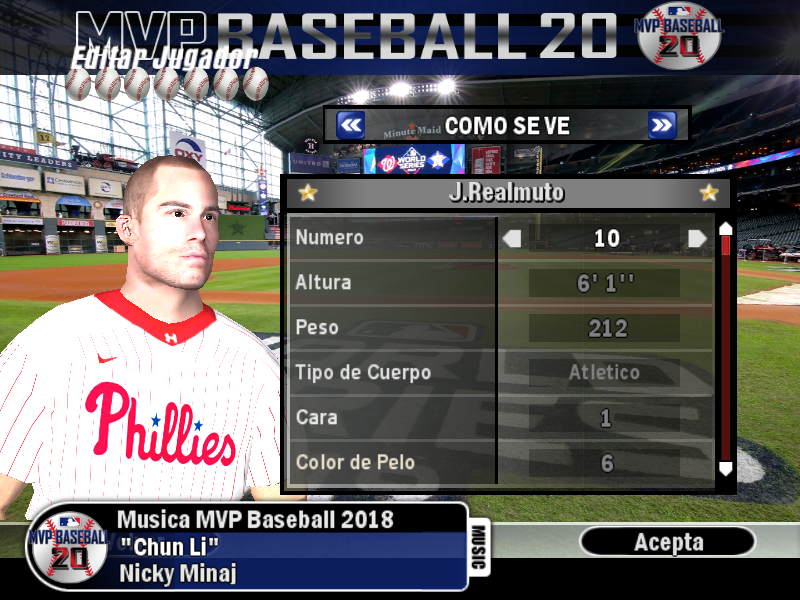The width and height of the screenshot is (800, 600).
Task: Click the 6' 1'' height value
Action: (x=605, y=283)
